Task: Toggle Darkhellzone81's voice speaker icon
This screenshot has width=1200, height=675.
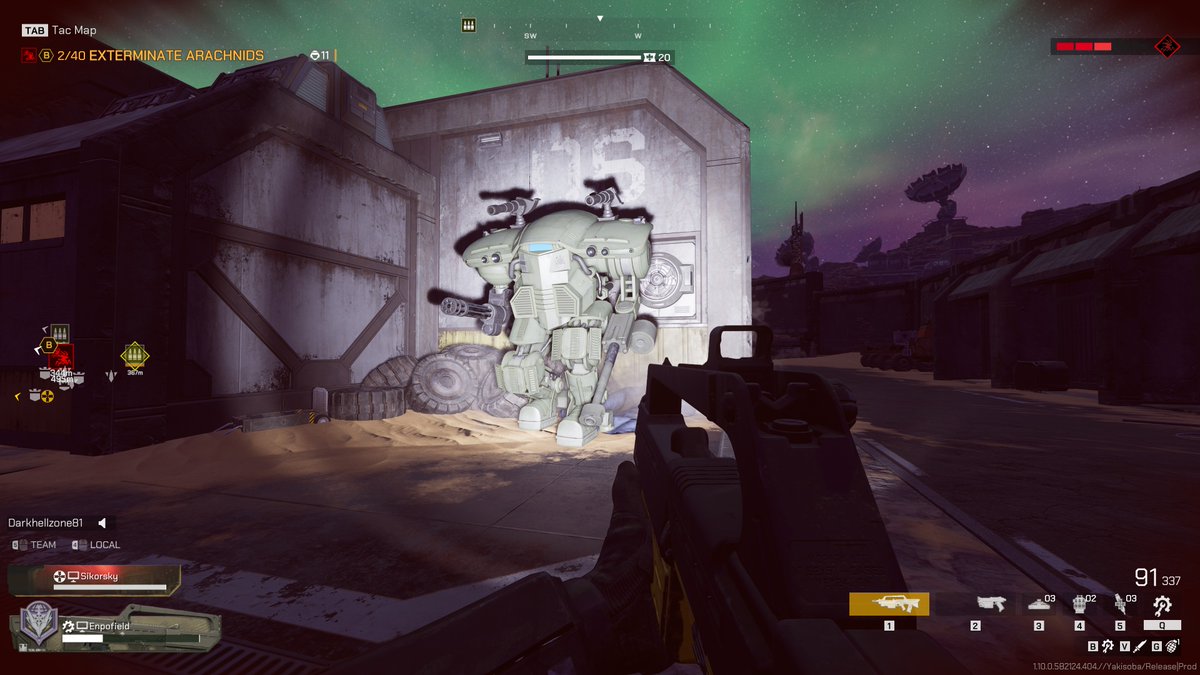Action: click(x=101, y=523)
